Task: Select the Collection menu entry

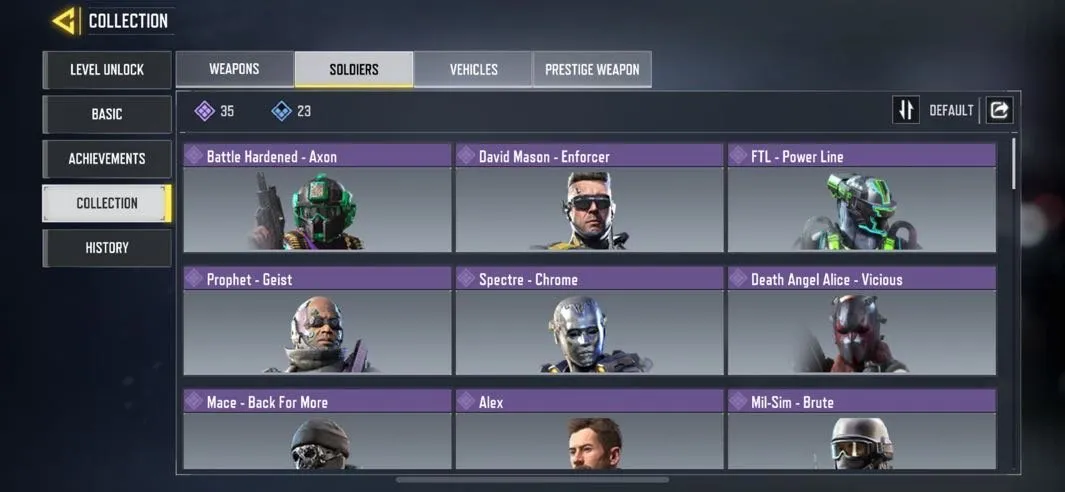Action: (107, 203)
